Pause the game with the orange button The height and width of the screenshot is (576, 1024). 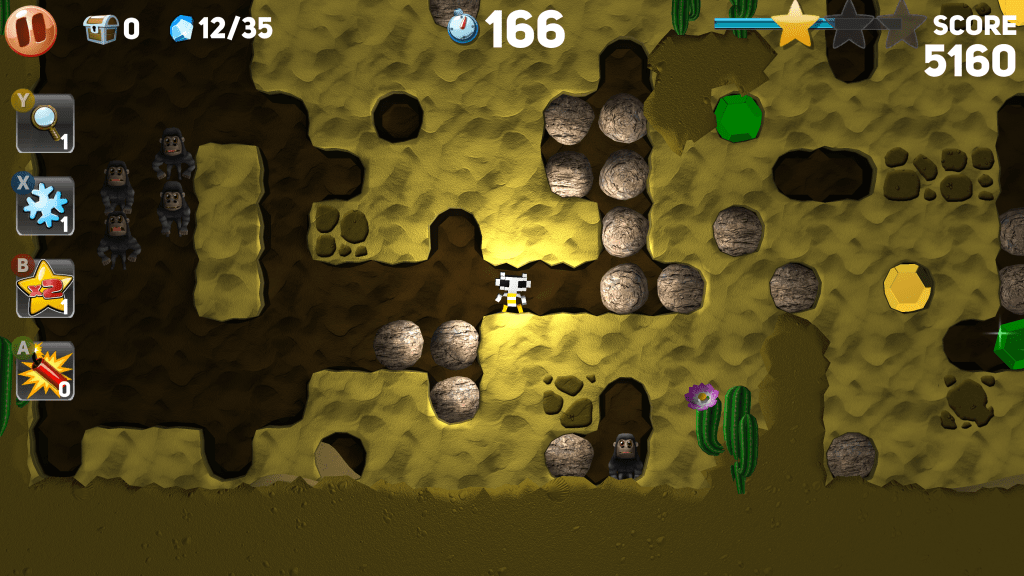[x=30, y=29]
